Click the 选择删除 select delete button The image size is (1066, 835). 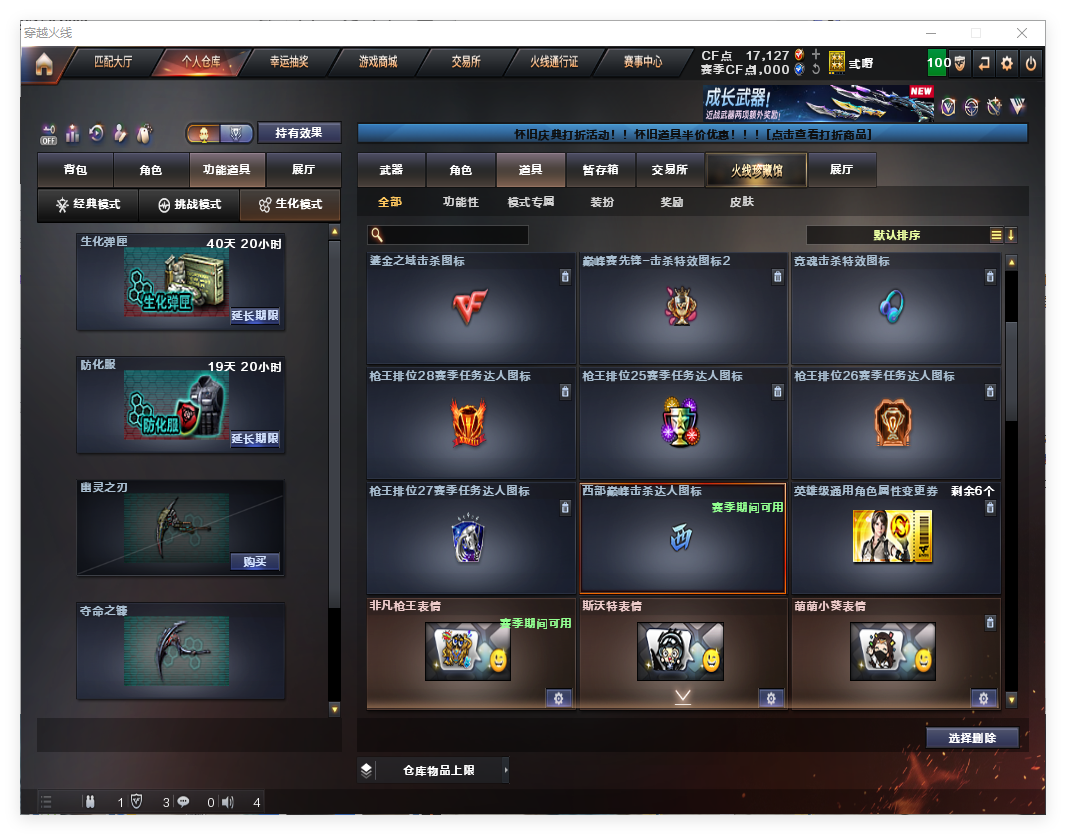(972, 738)
